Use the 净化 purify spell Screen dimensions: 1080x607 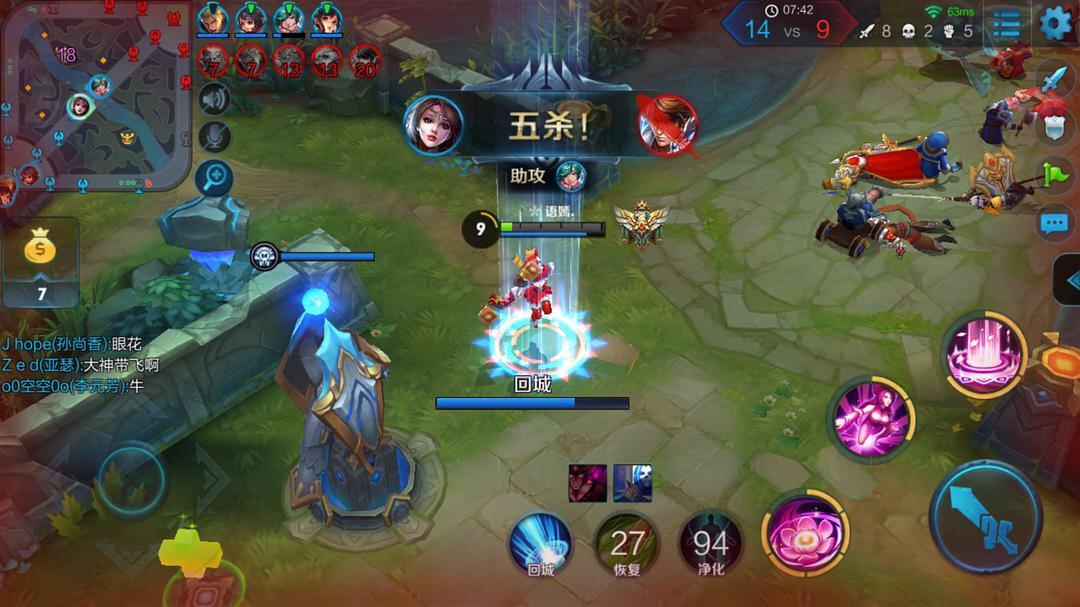(x=710, y=543)
